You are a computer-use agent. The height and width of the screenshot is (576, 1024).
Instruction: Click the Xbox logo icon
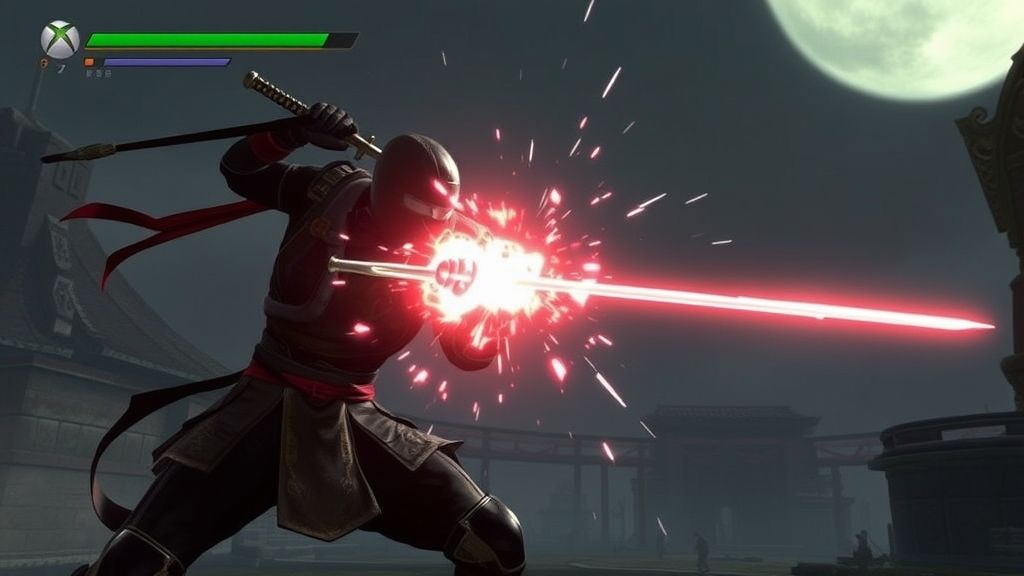point(60,39)
